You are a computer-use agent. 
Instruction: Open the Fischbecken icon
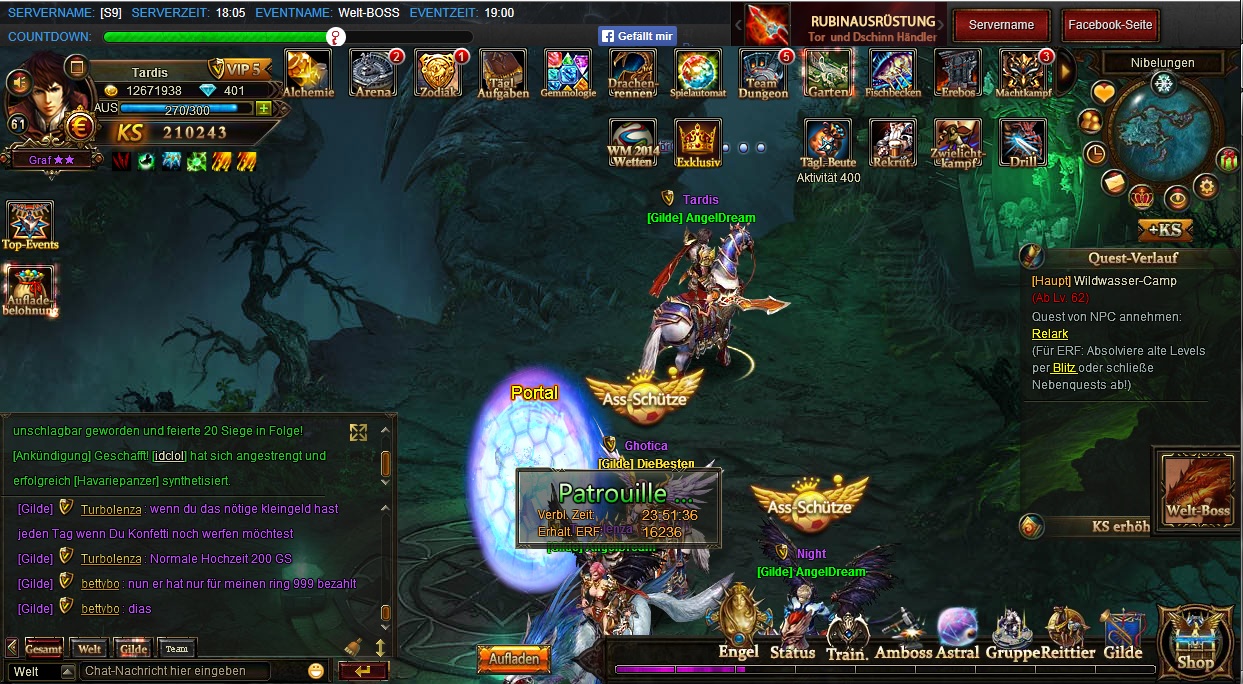(893, 72)
